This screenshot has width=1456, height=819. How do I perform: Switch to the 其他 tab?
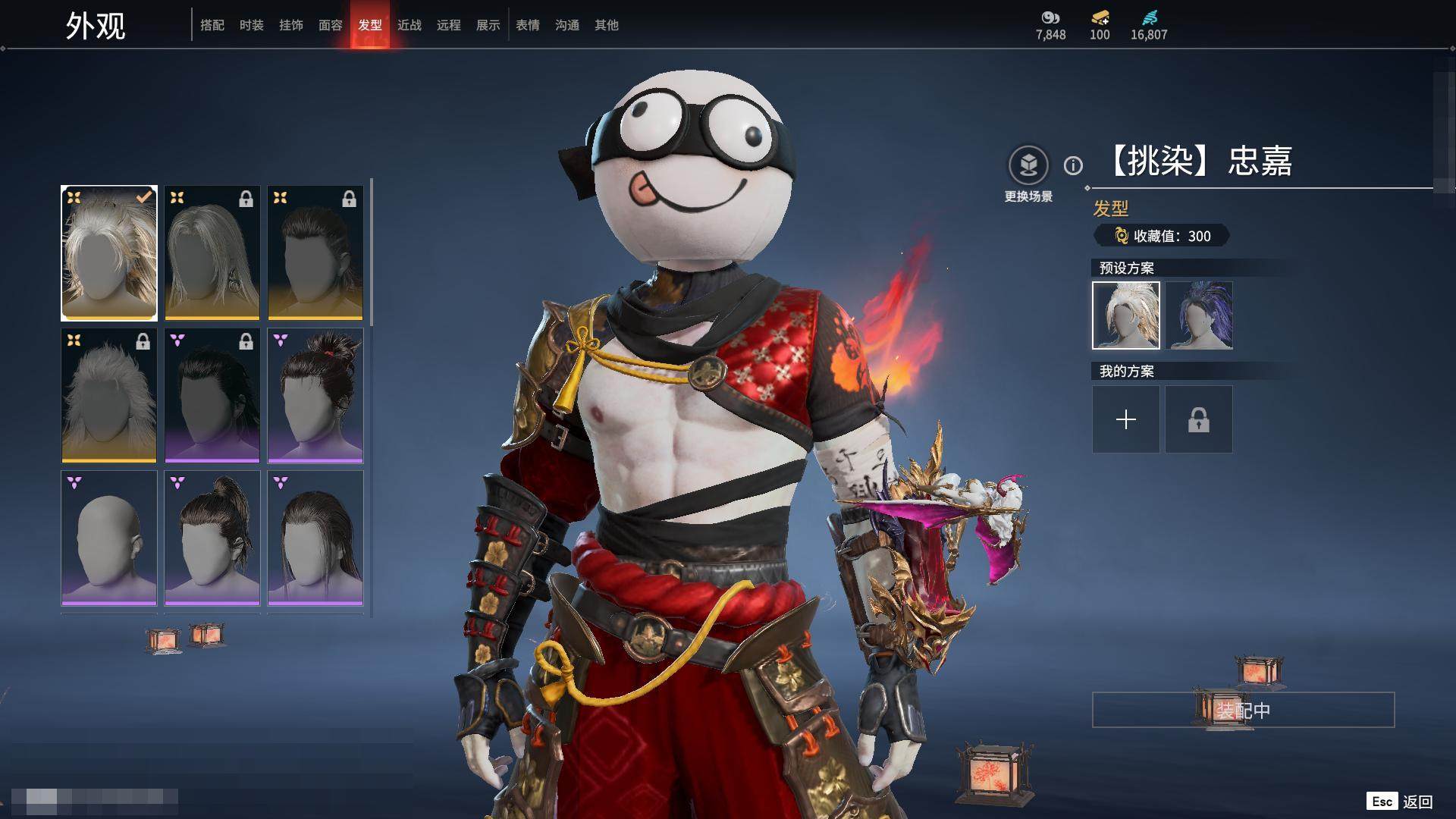pos(607,25)
